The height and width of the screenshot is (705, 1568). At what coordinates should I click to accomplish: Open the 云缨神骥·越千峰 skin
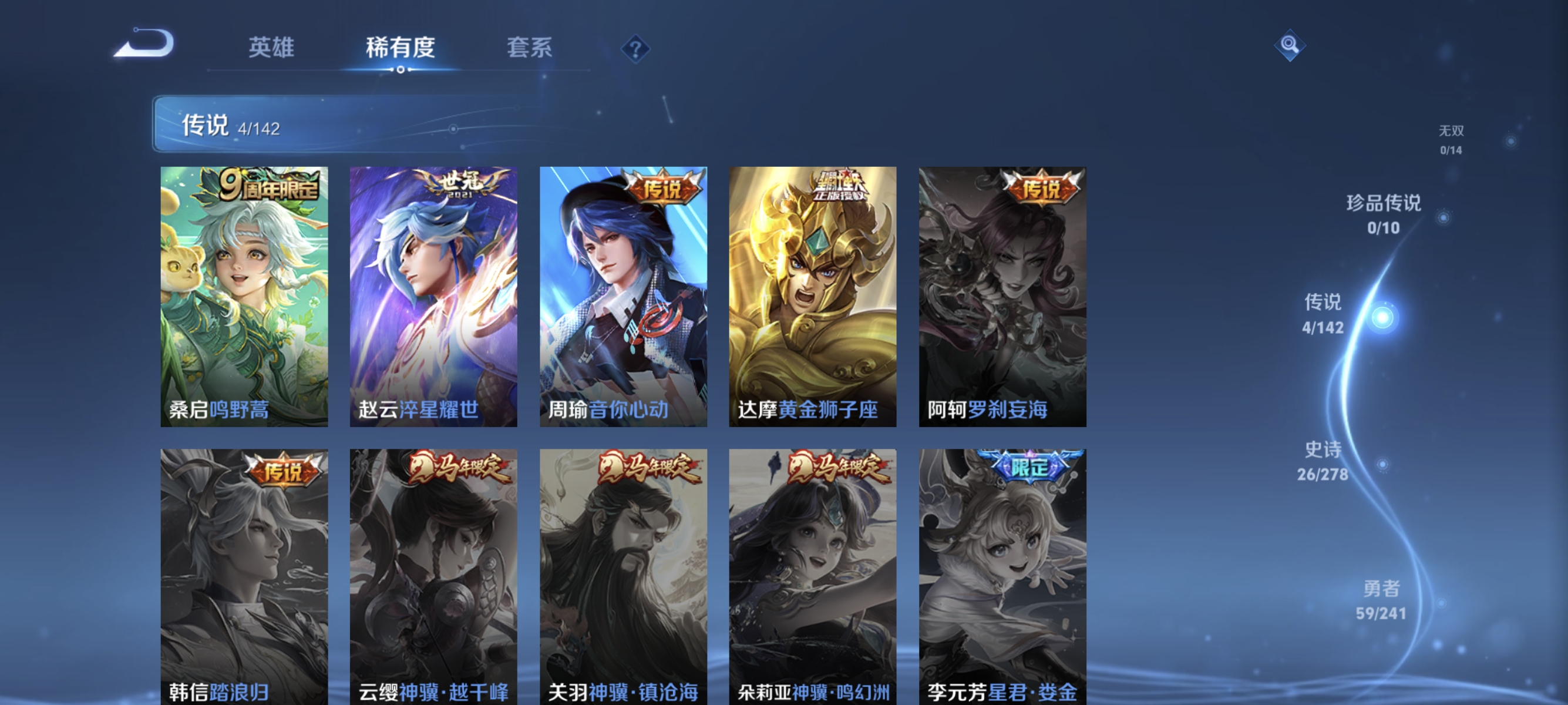tap(433, 572)
